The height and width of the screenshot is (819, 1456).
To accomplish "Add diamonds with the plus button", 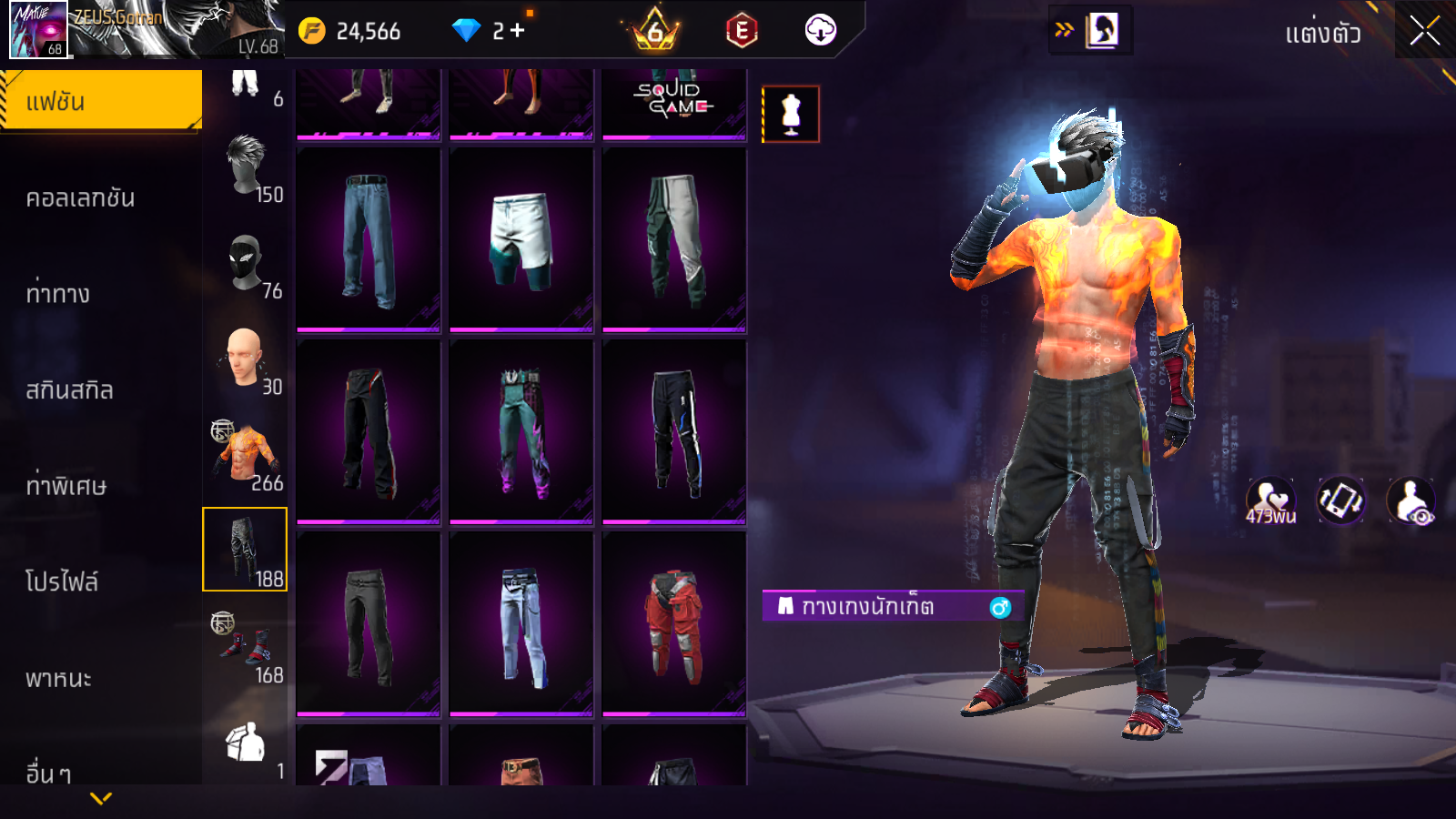I will (x=517, y=31).
